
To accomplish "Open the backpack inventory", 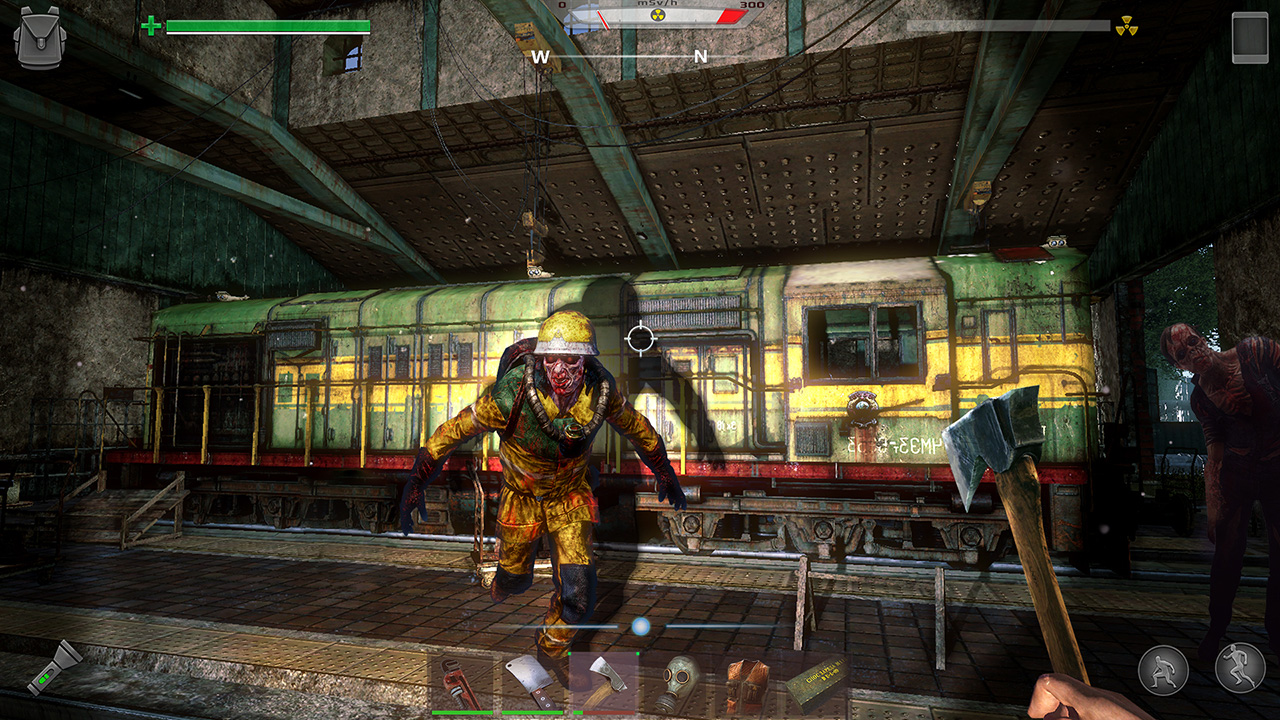I will 38,36.
